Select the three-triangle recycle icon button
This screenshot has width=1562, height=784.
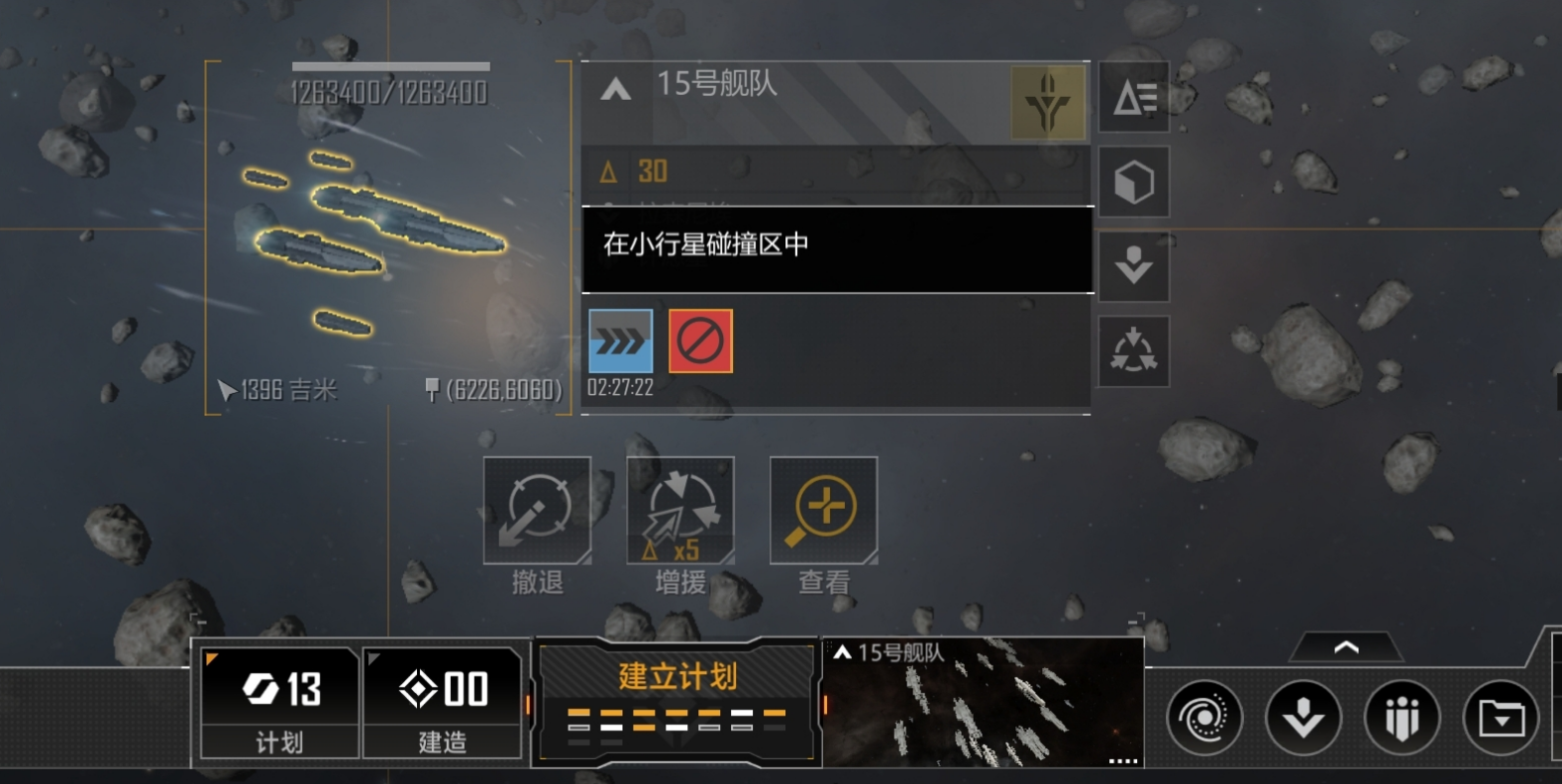[1134, 351]
